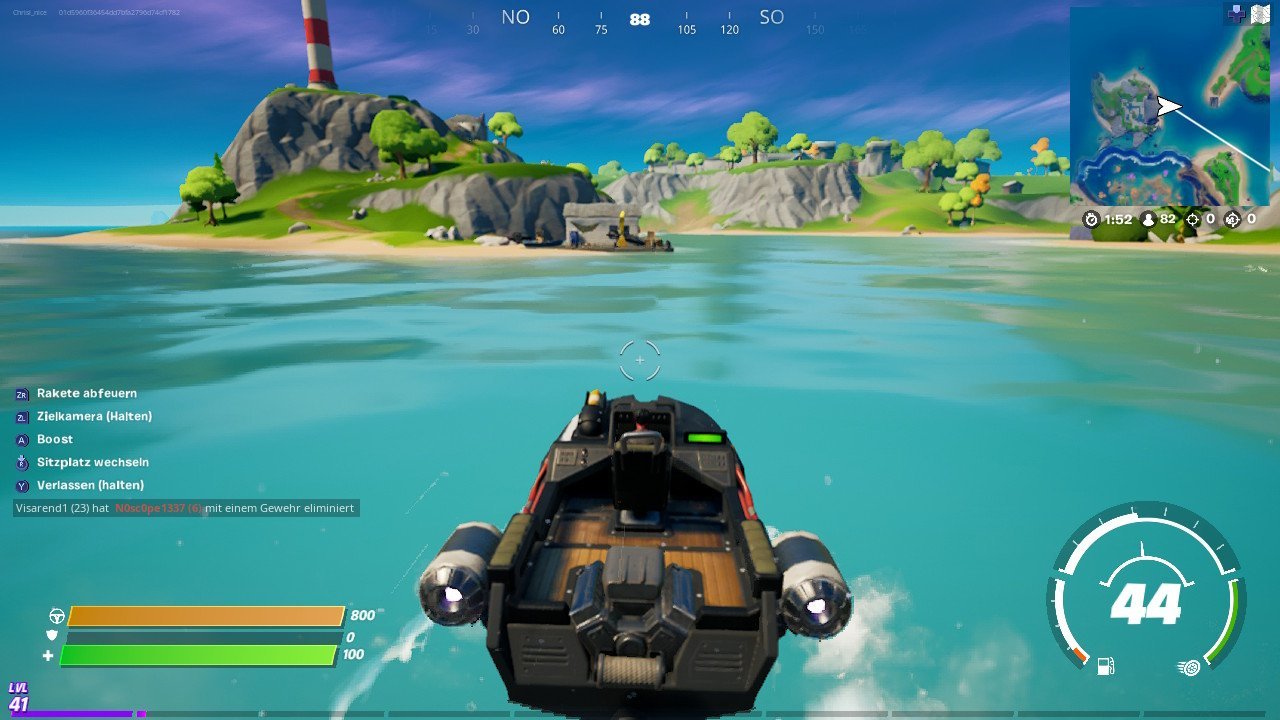Viewport: 1280px width, 720px height.
Task: Select the crosshair eliminations icon on the HUD
Action: coord(1193,219)
